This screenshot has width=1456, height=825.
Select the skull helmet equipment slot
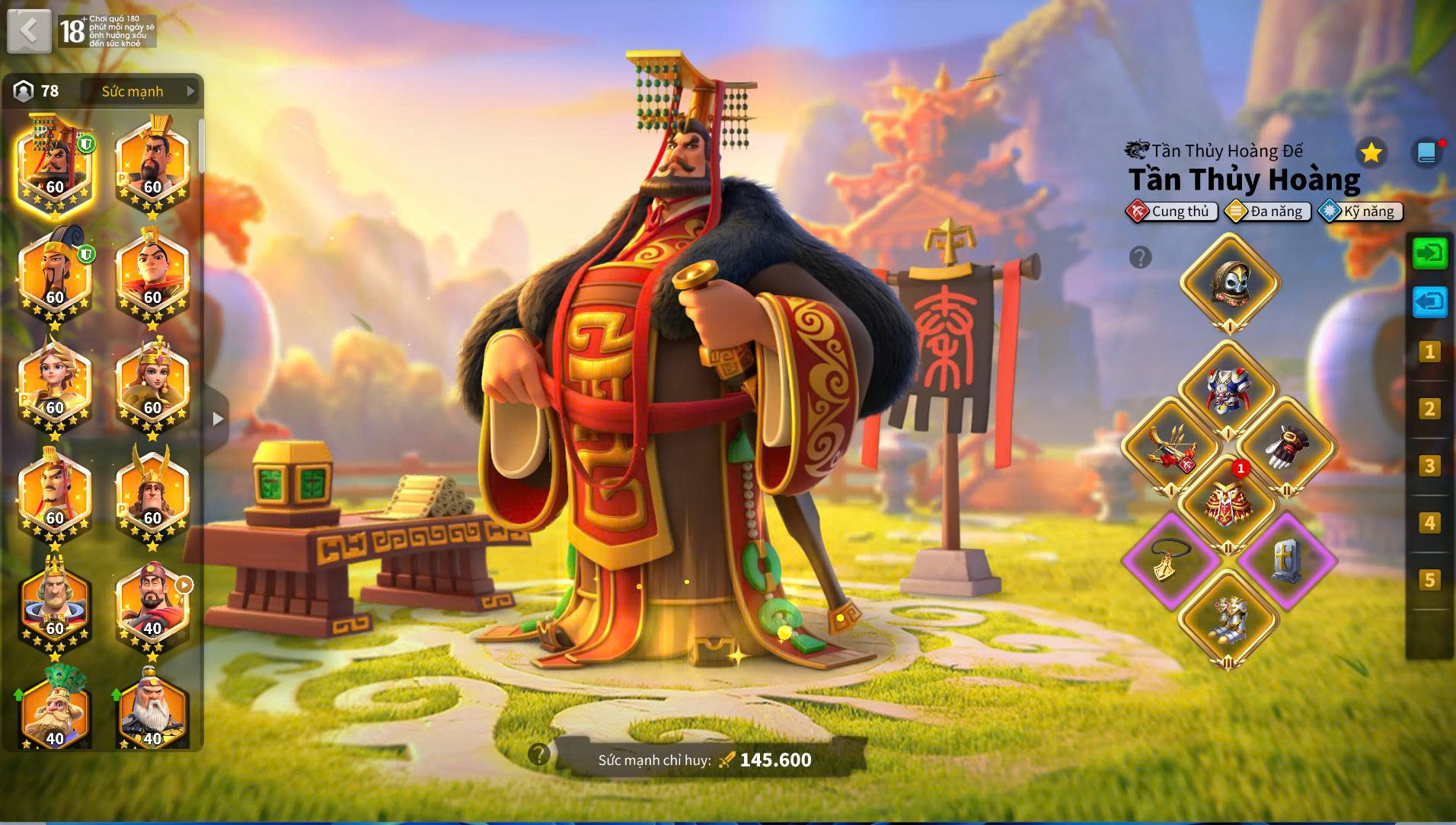click(1229, 283)
